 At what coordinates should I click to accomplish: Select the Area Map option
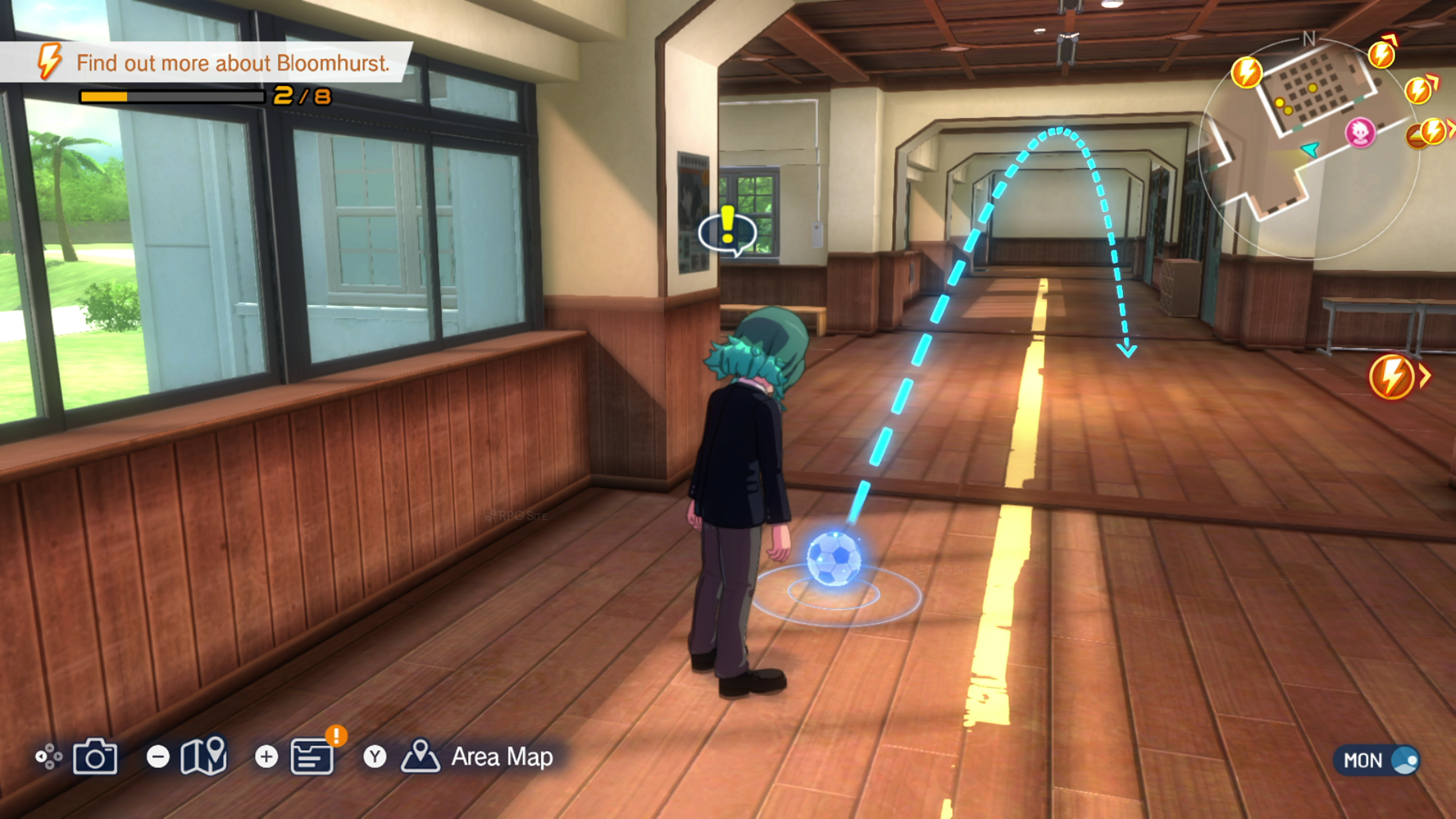point(501,757)
